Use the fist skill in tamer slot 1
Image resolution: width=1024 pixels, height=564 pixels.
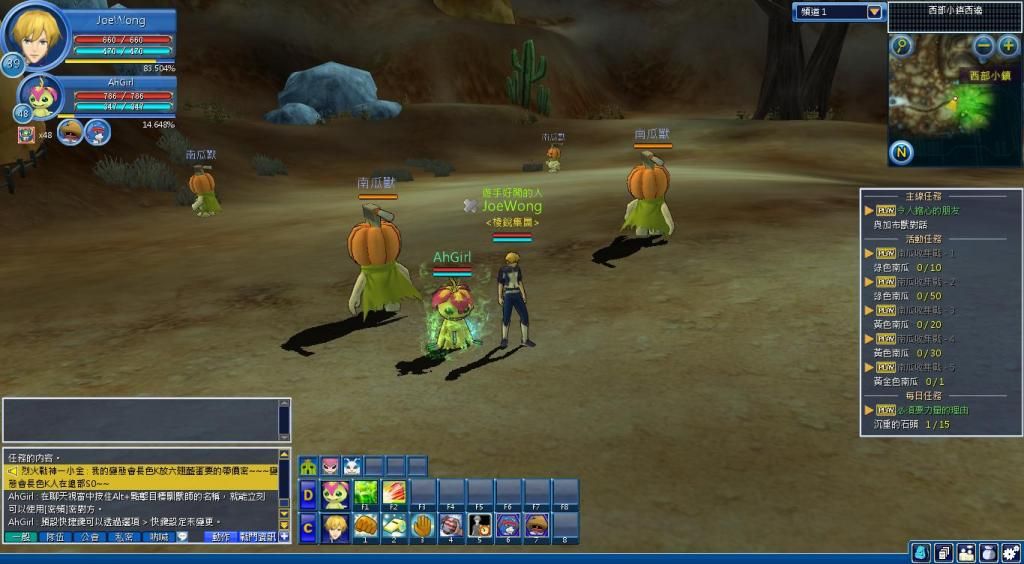(x=366, y=524)
